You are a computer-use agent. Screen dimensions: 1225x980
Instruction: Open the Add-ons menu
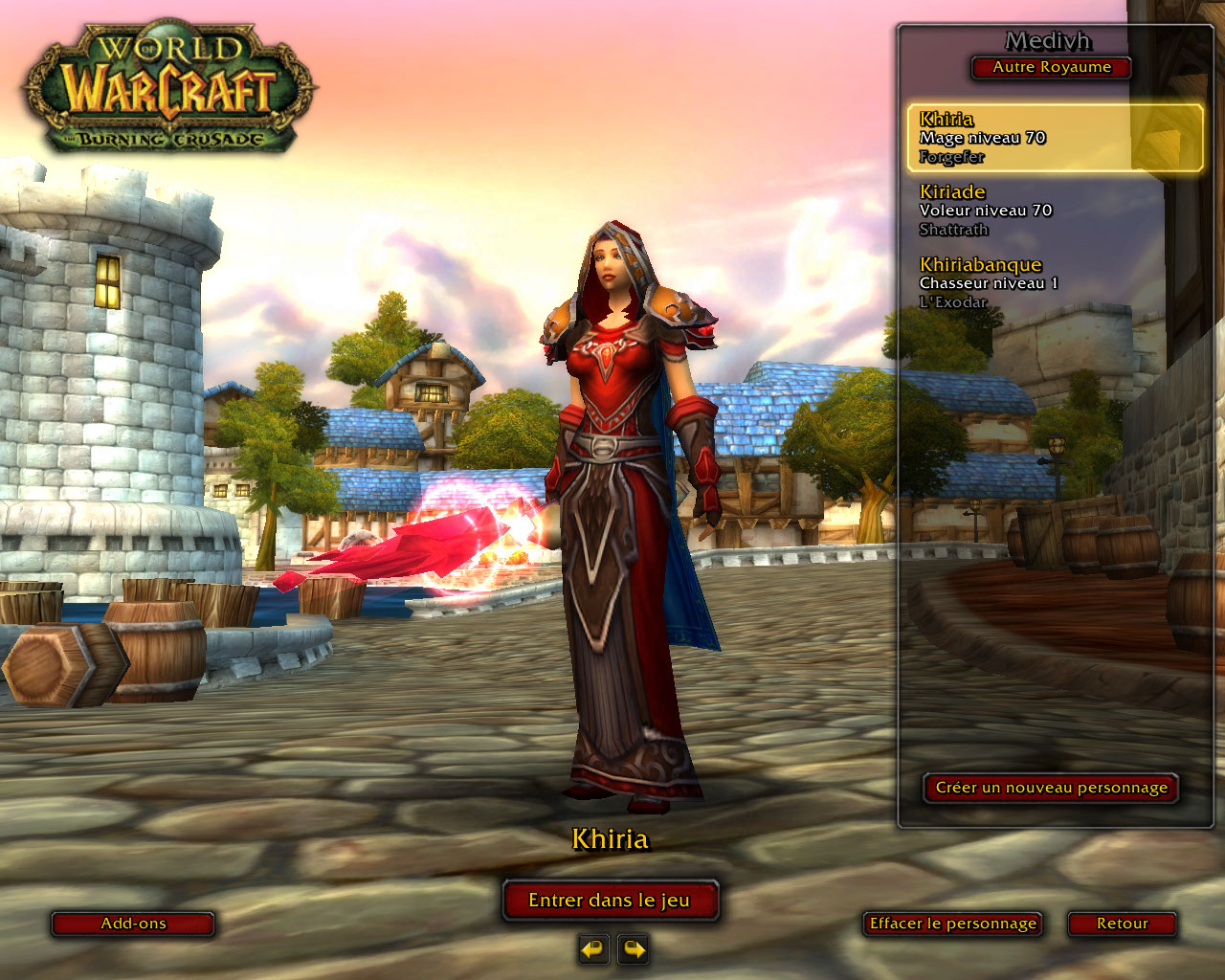click(133, 924)
